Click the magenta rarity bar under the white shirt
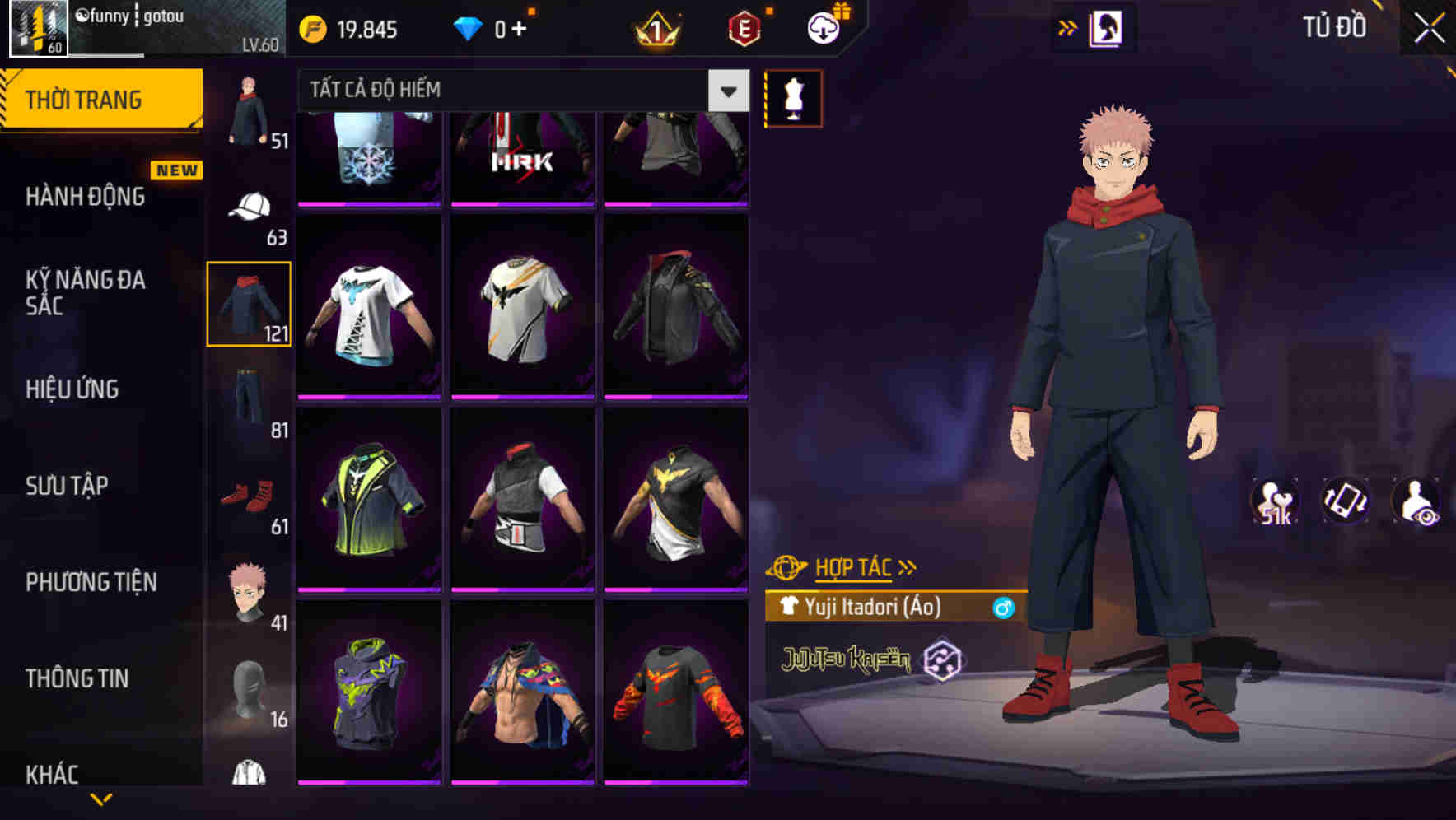This screenshot has height=820, width=1456. 369,396
